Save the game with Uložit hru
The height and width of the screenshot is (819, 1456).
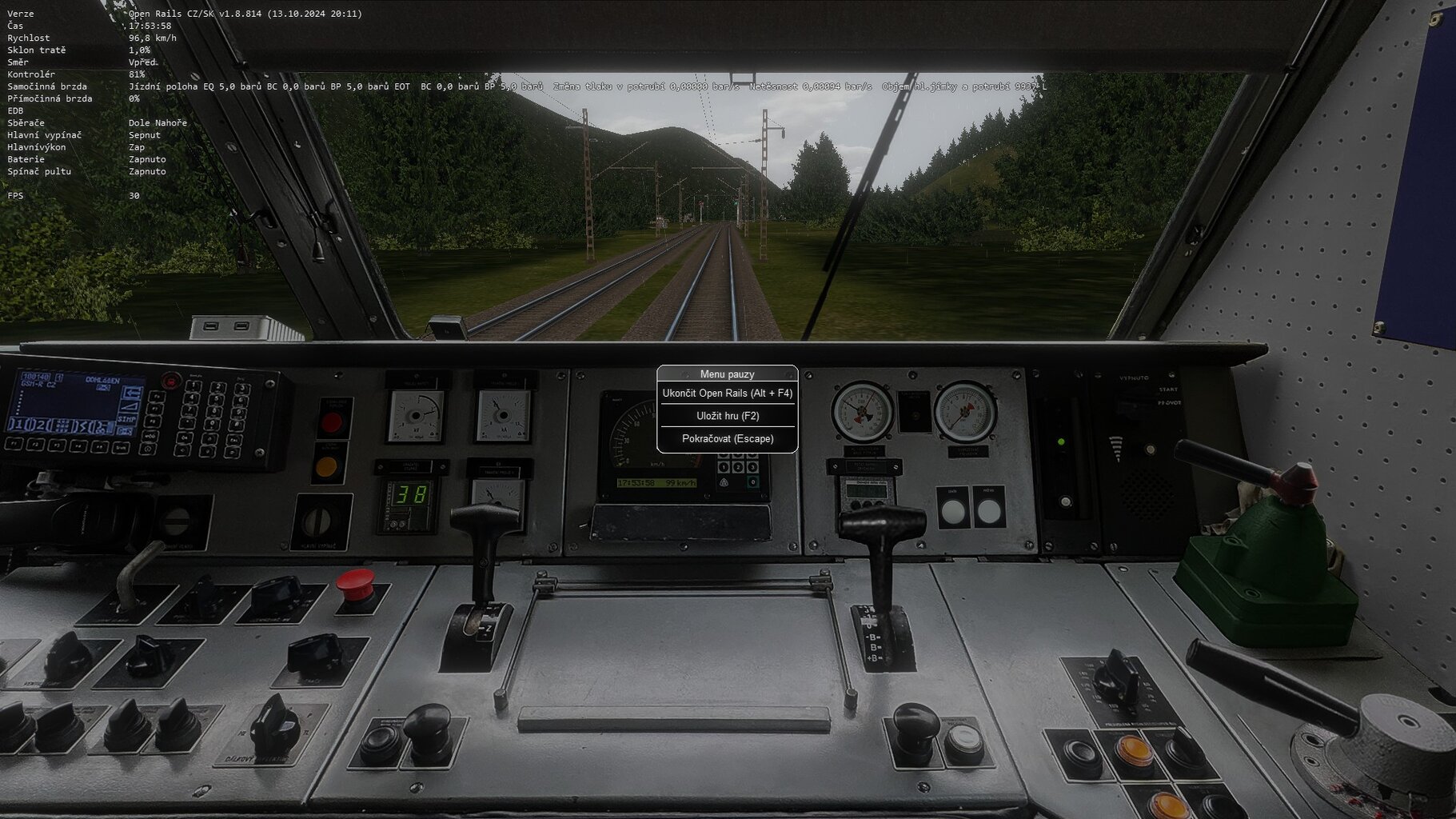[727, 416]
